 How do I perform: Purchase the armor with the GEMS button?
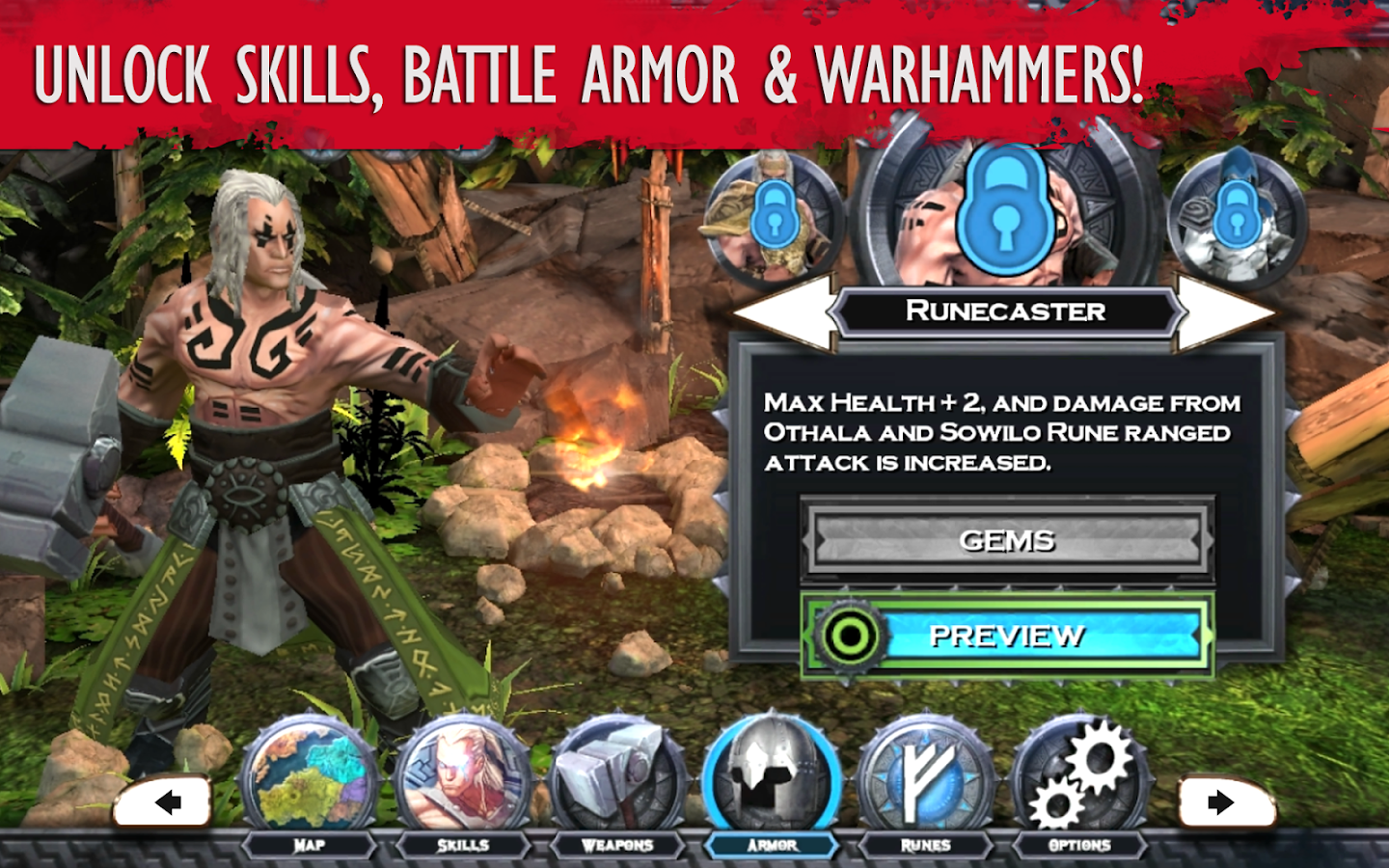point(1007,542)
